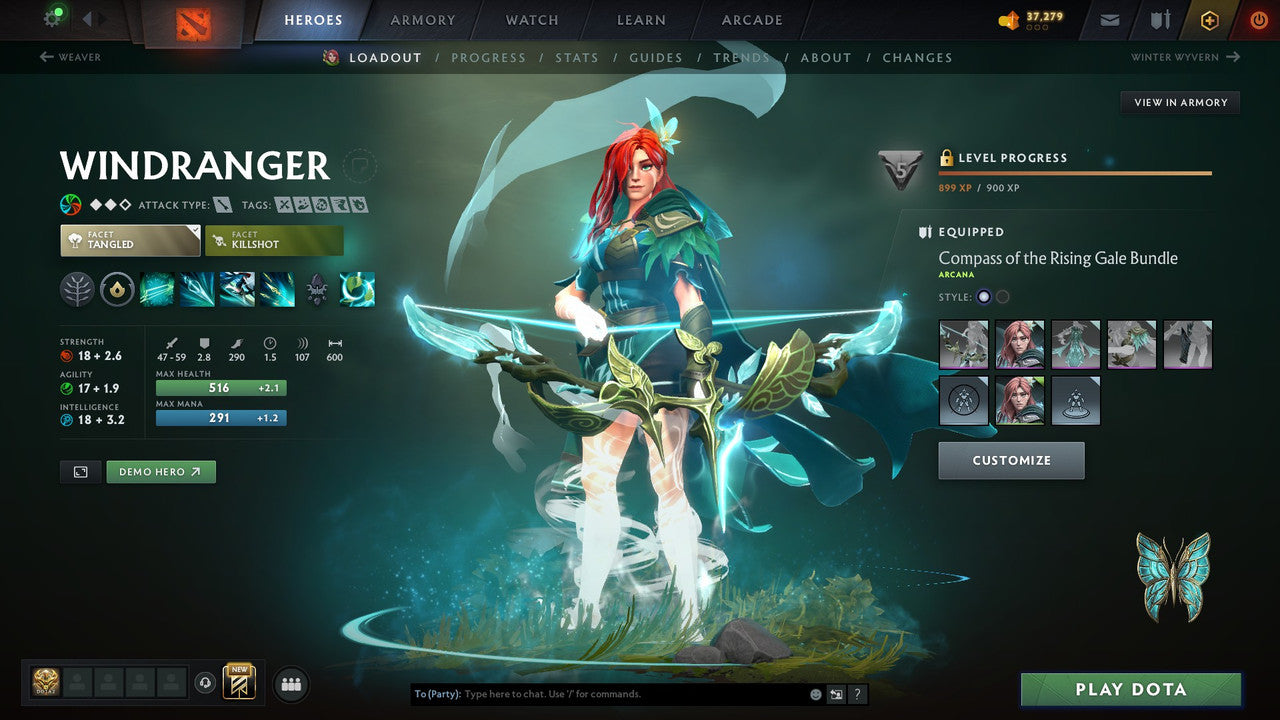Click the armory shield and sword icon
1280x720 pixels.
coord(1160,19)
